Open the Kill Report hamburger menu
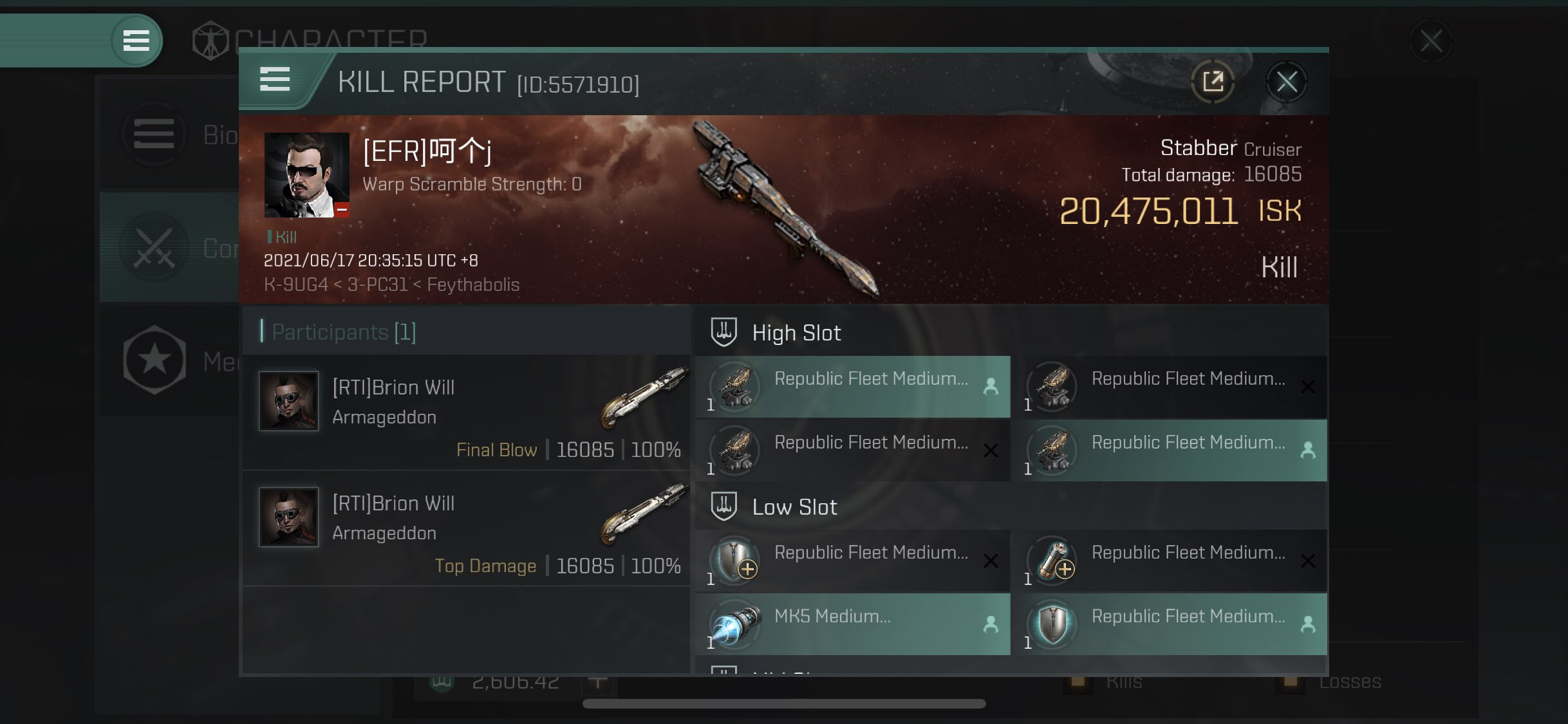Viewport: 1568px width, 724px height. pyautogui.click(x=275, y=80)
